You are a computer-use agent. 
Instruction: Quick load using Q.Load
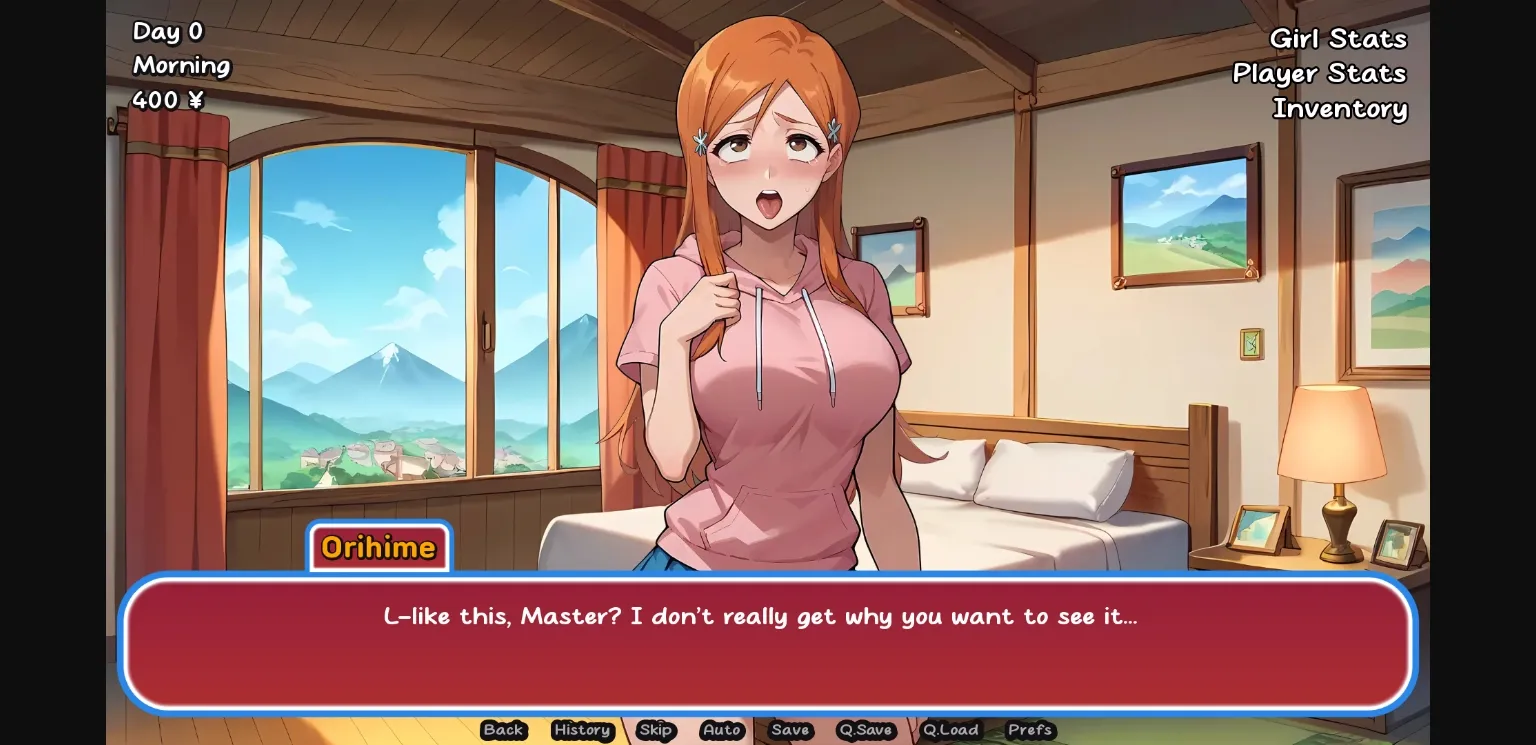coord(951,731)
